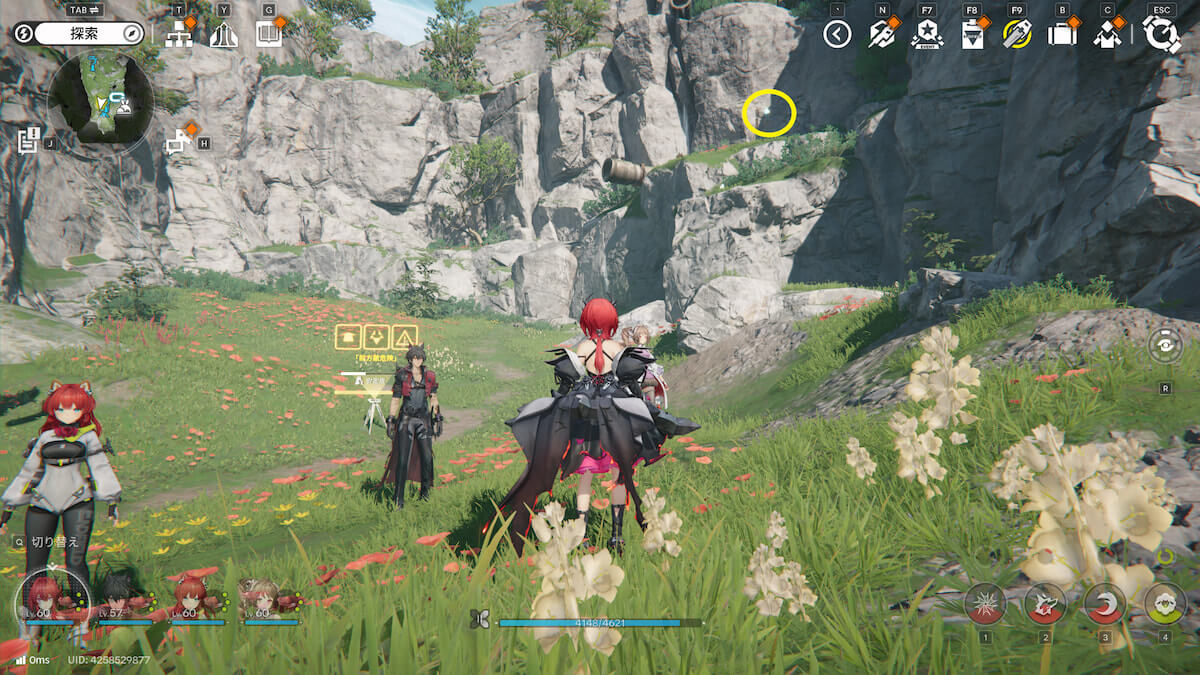This screenshot has width=1200, height=675.
Task: Open the document alert icon beside the minimap
Action: (x=28, y=139)
